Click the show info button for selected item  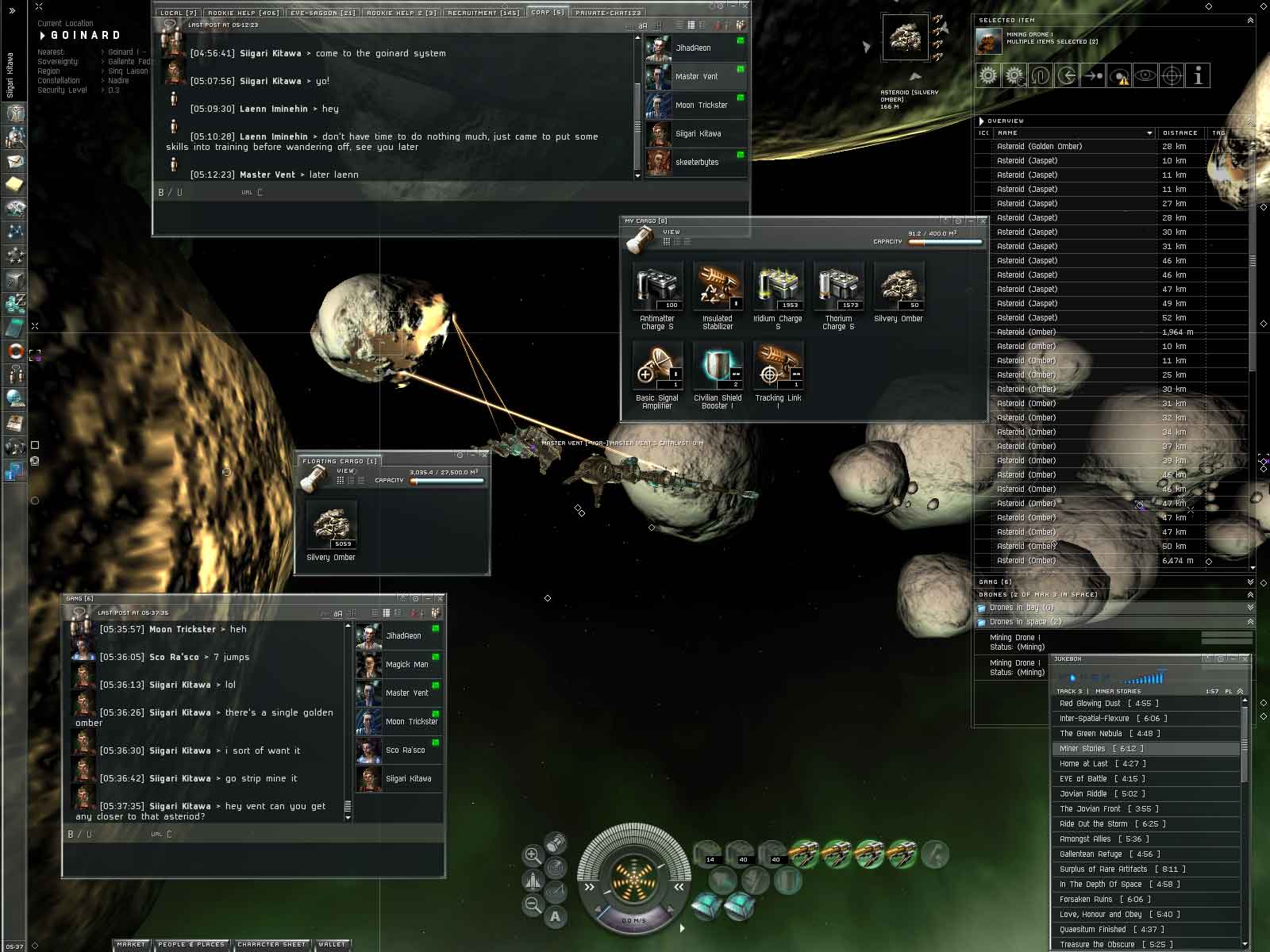tap(1198, 76)
